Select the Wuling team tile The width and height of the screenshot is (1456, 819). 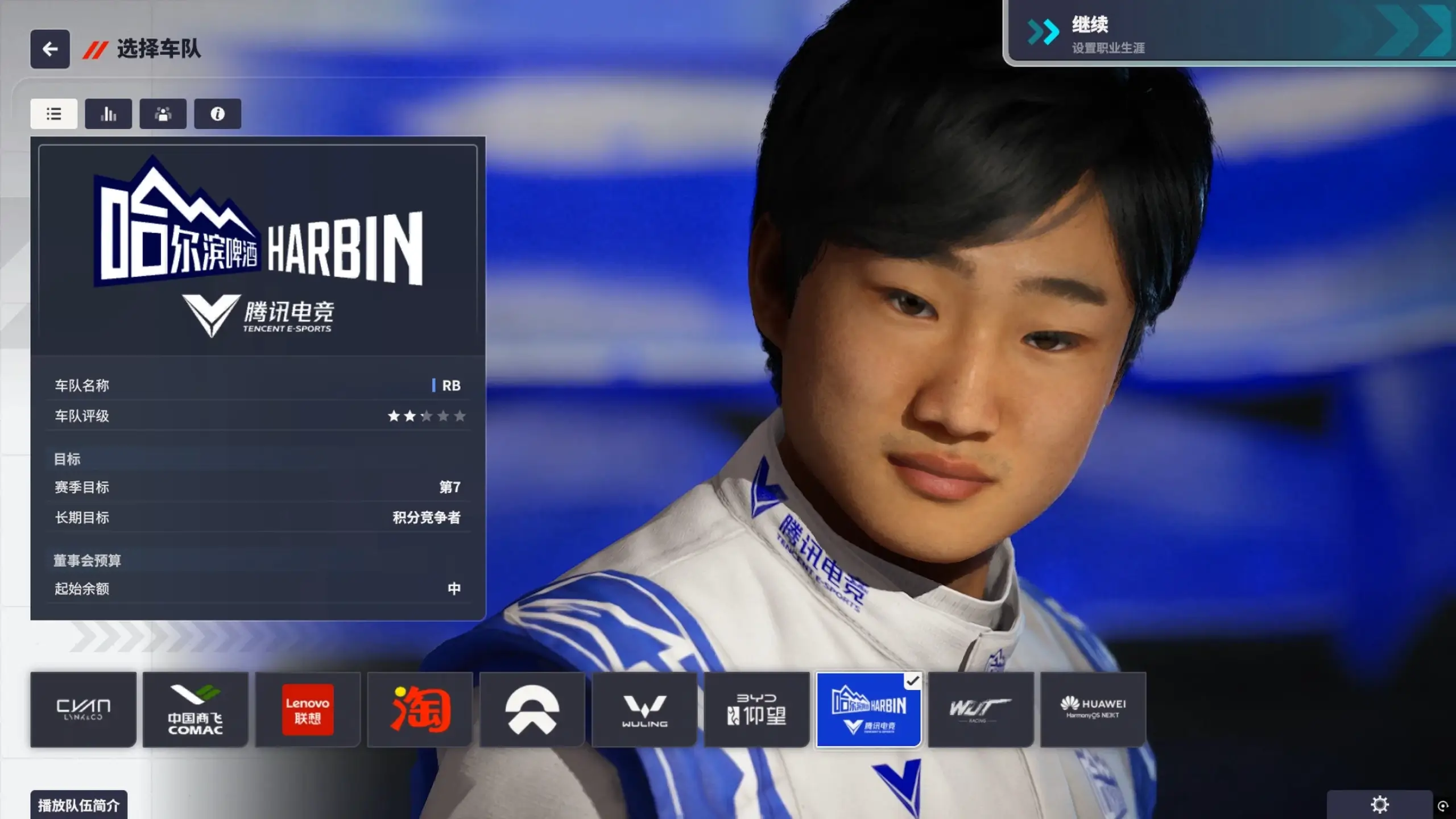click(x=644, y=709)
